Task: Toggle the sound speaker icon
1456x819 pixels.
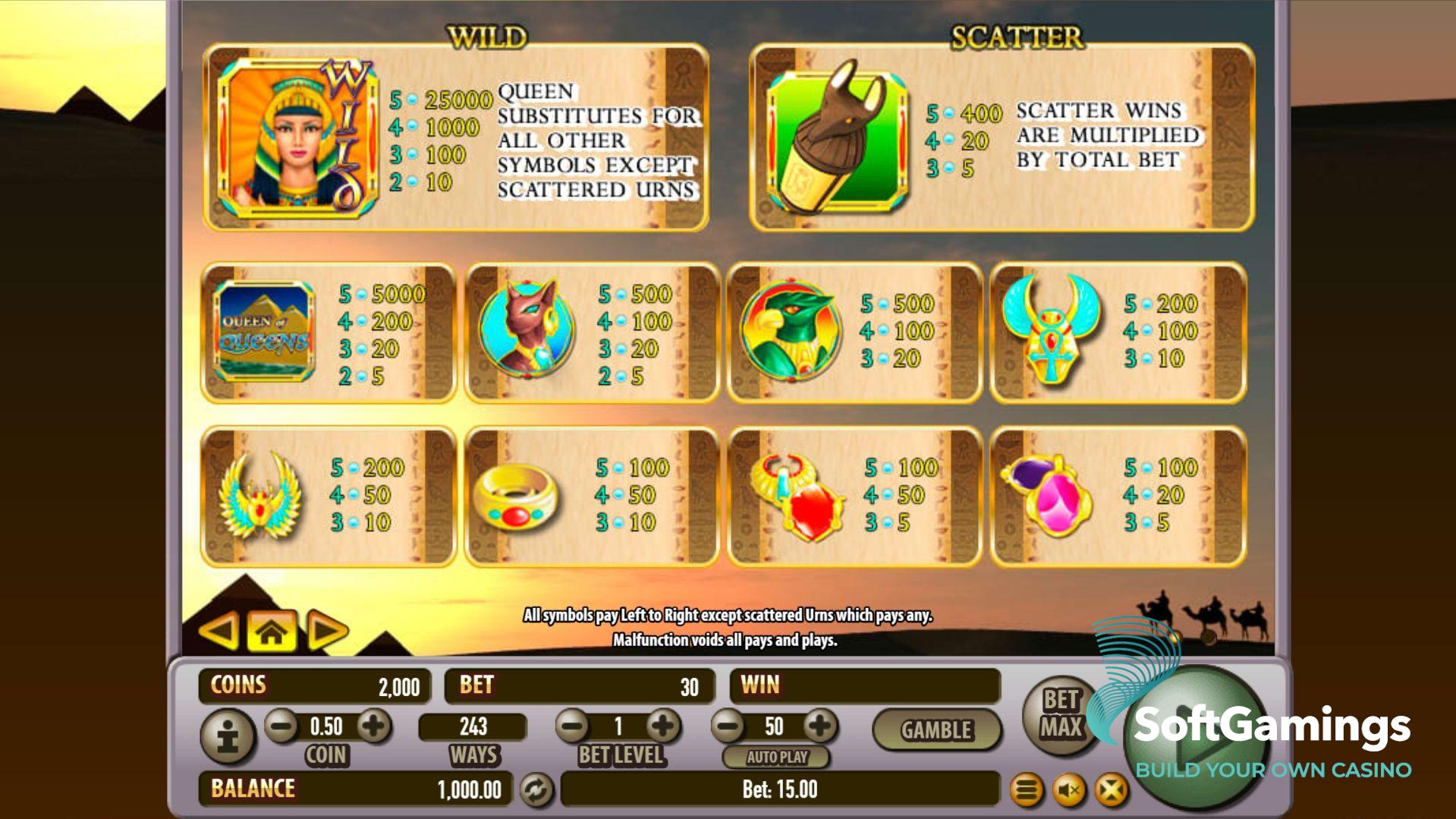Action: 1069,791
